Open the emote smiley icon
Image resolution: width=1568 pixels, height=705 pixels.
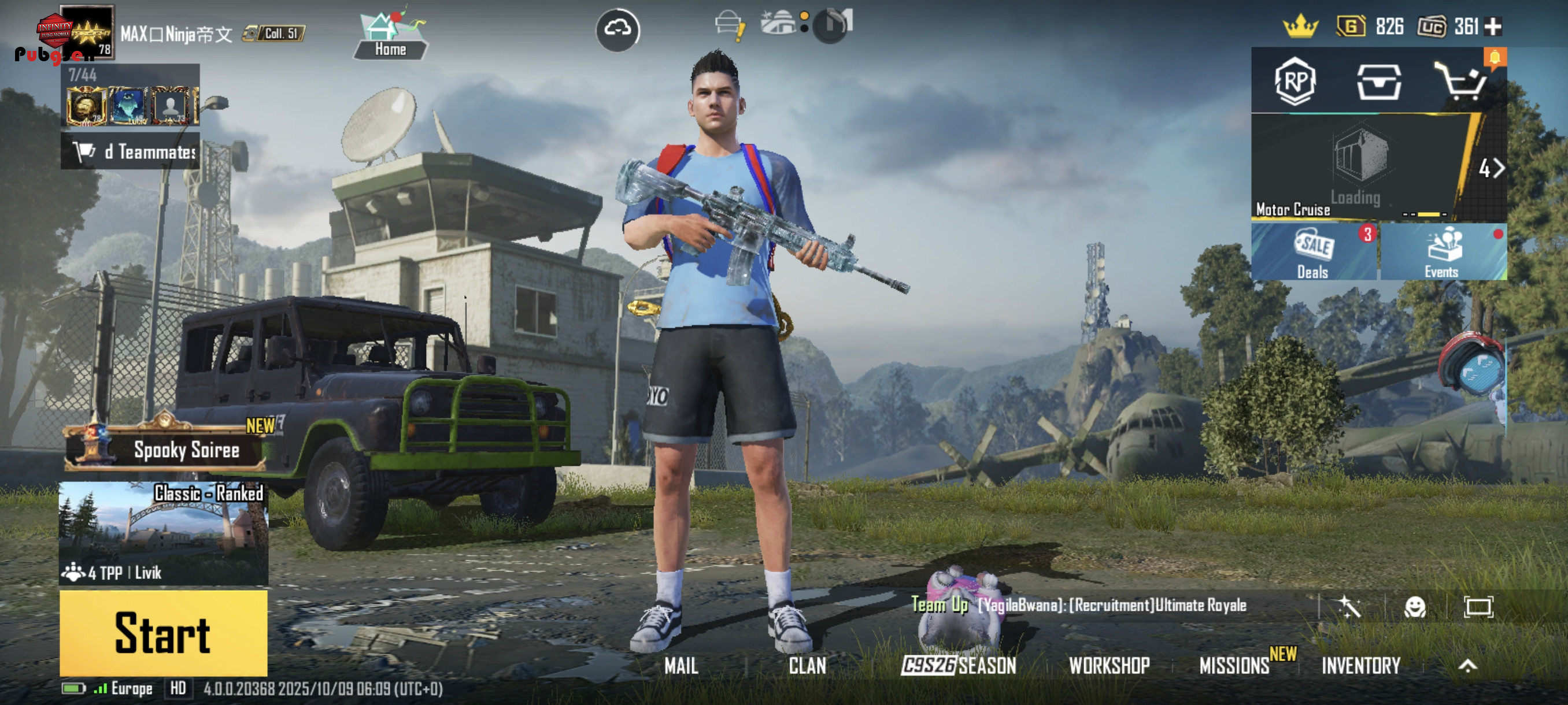[x=1415, y=606]
